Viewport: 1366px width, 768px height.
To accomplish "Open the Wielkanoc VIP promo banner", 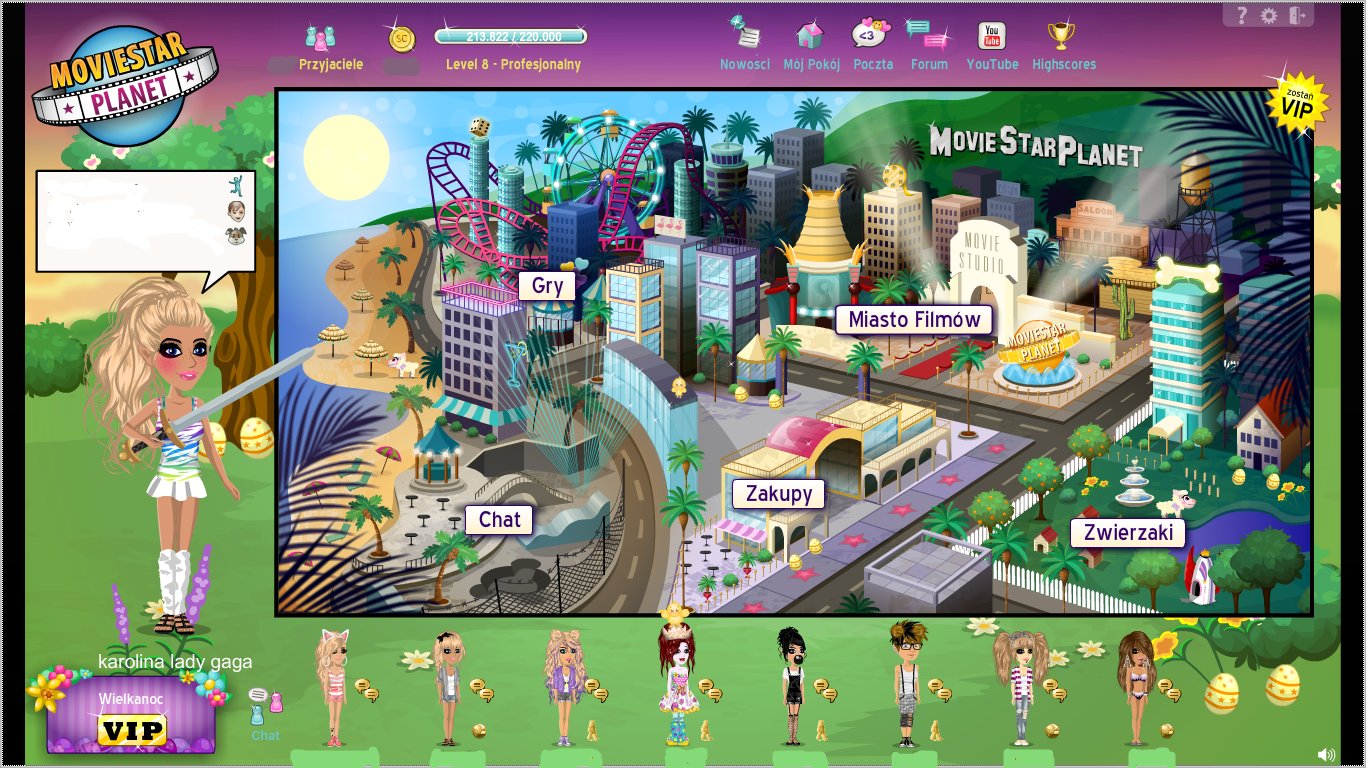I will (129, 714).
